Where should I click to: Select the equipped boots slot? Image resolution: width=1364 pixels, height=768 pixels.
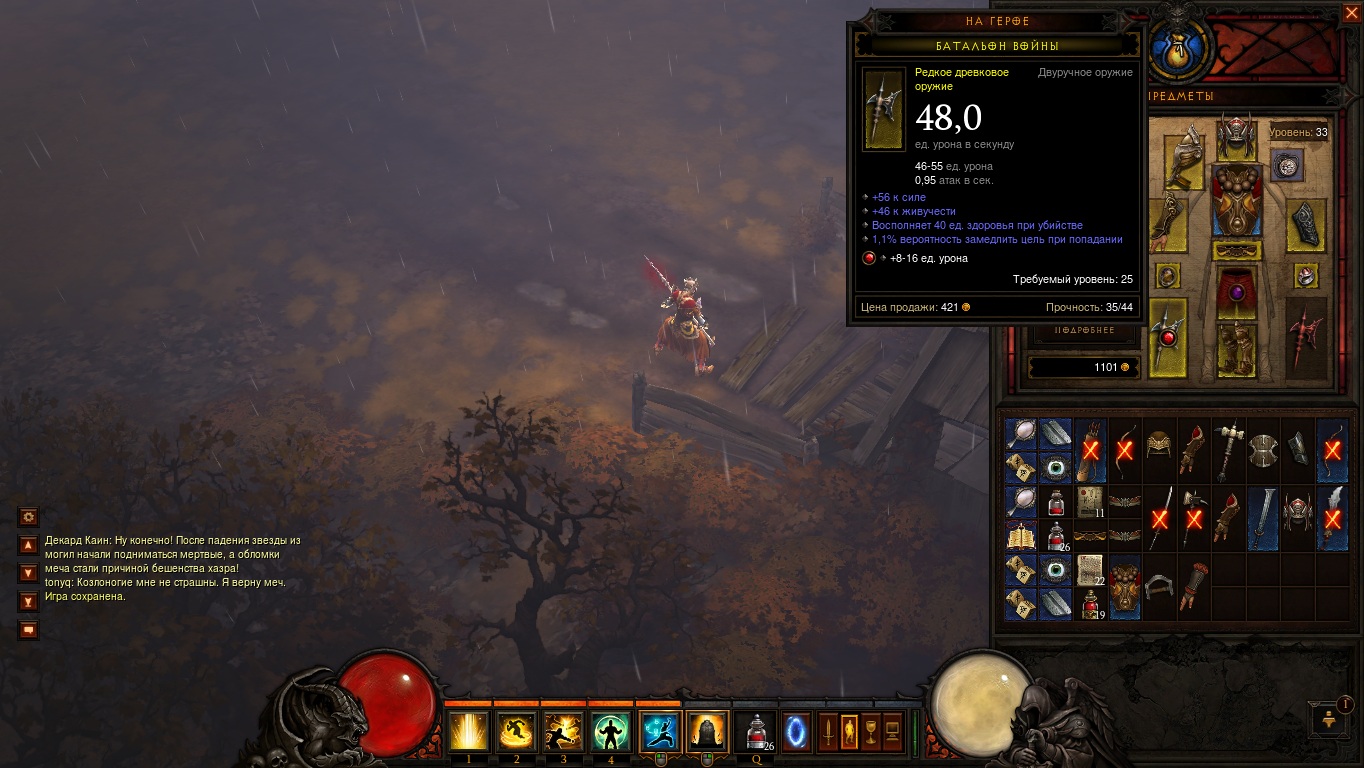coord(1237,350)
